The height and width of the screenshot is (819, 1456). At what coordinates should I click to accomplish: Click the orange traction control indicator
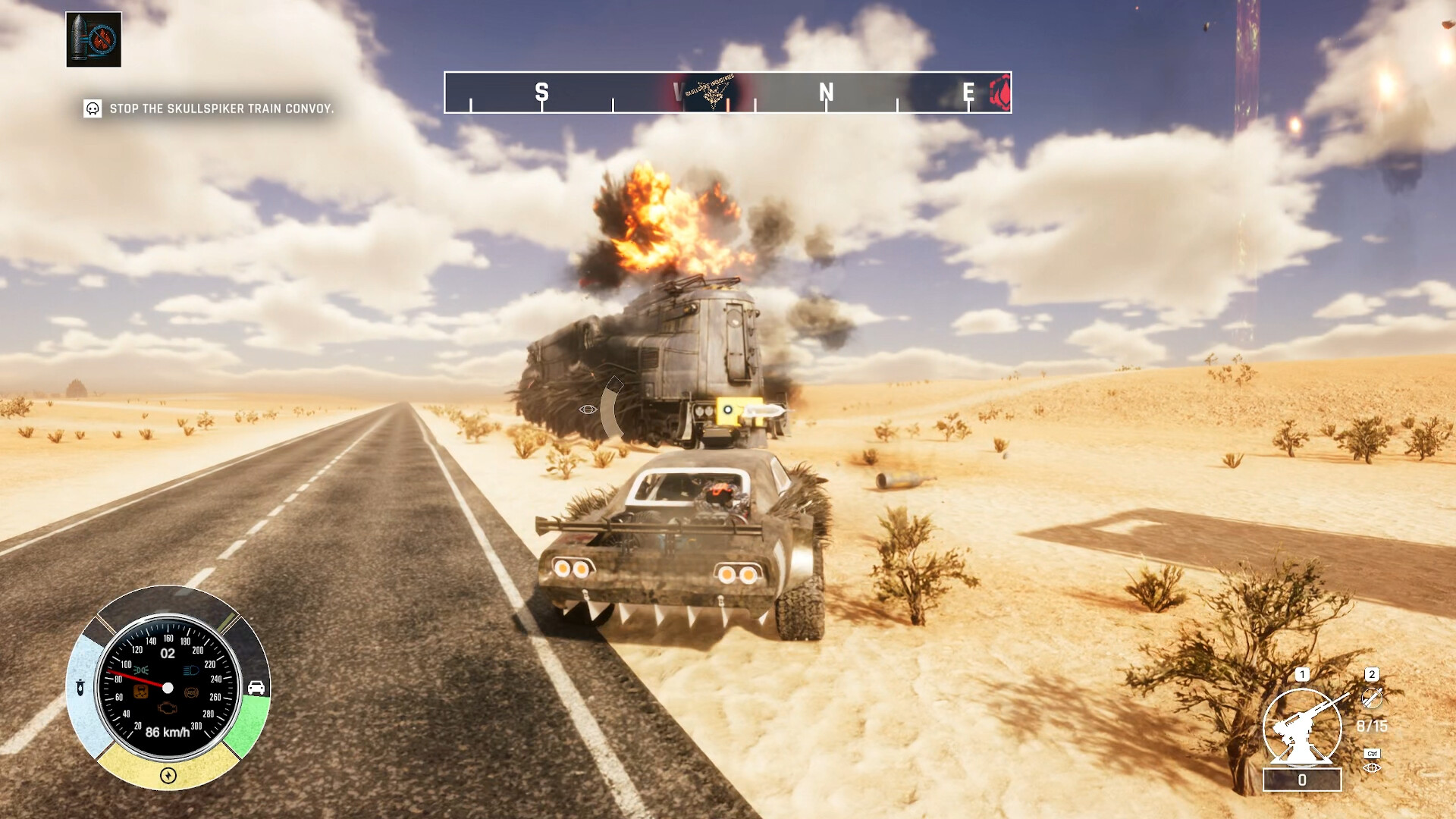tap(141, 692)
